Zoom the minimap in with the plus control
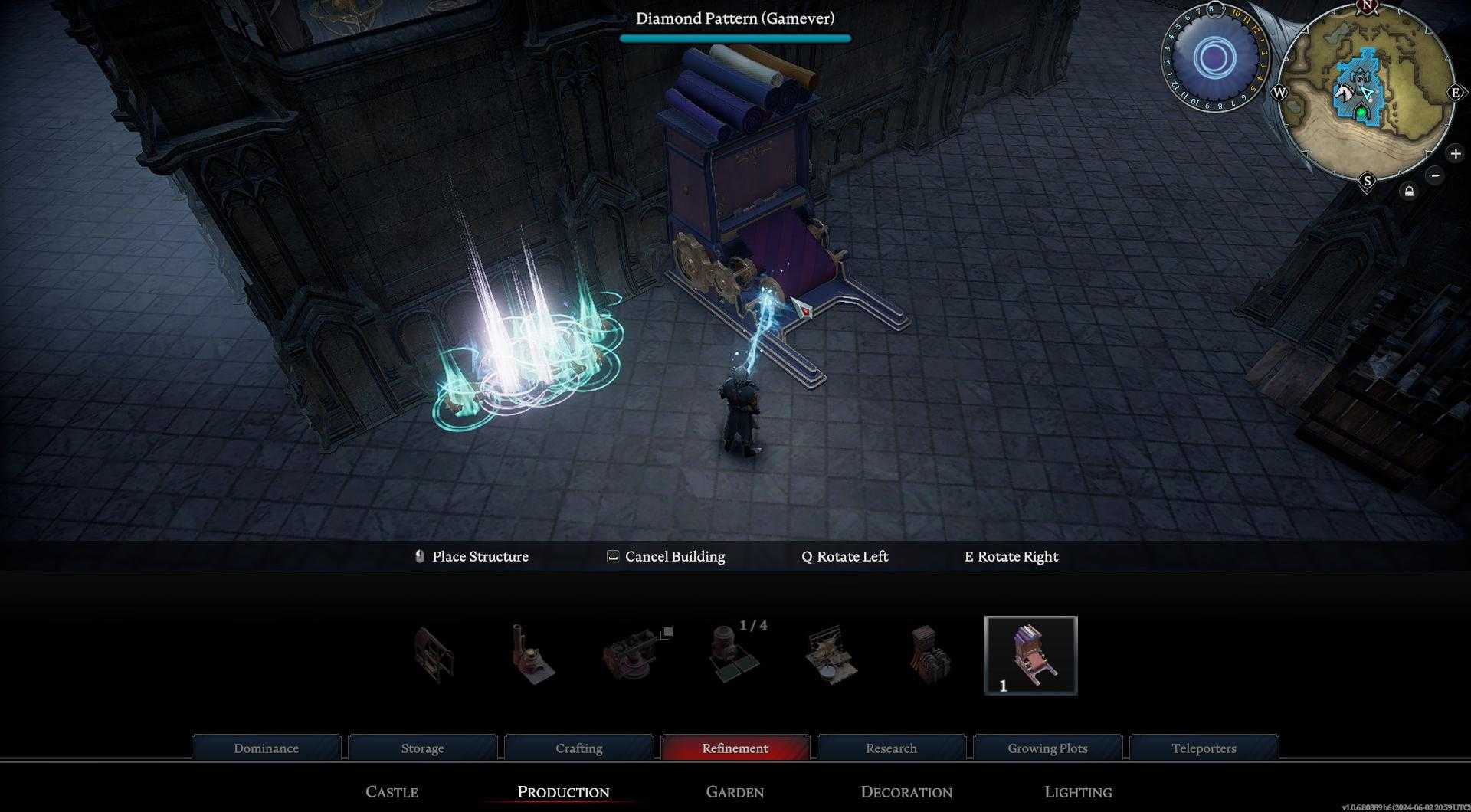The image size is (1471, 812). (x=1454, y=152)
